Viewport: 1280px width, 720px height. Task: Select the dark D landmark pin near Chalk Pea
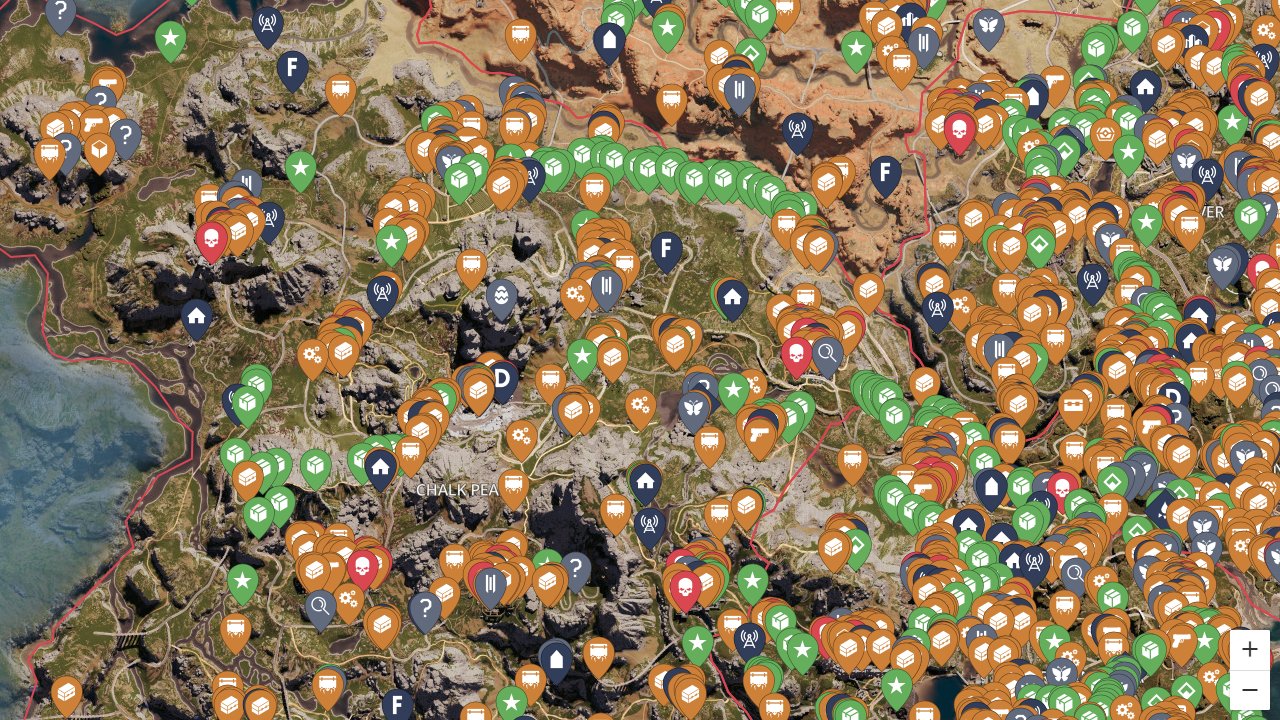[500, 379]
